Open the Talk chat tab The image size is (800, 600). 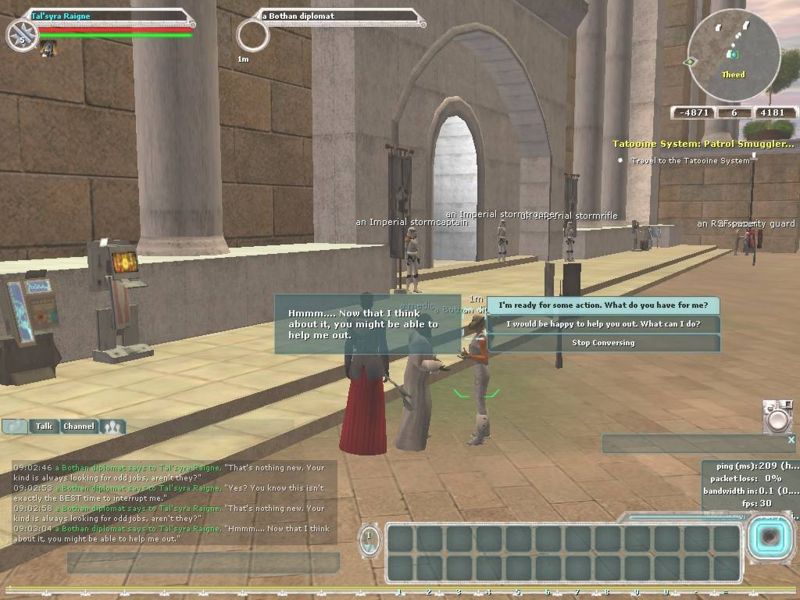44,426
